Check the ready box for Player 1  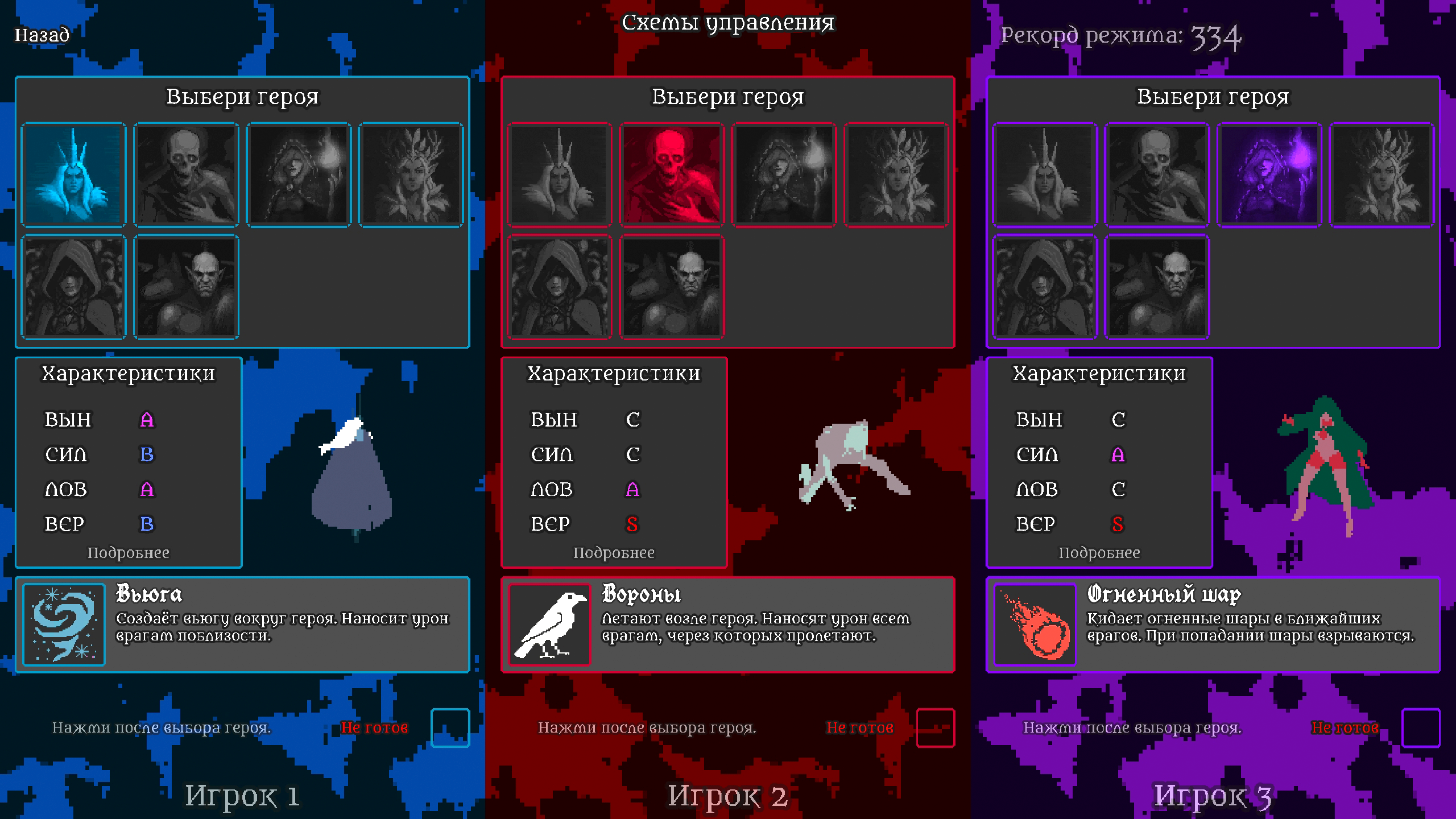coord(449,729)
